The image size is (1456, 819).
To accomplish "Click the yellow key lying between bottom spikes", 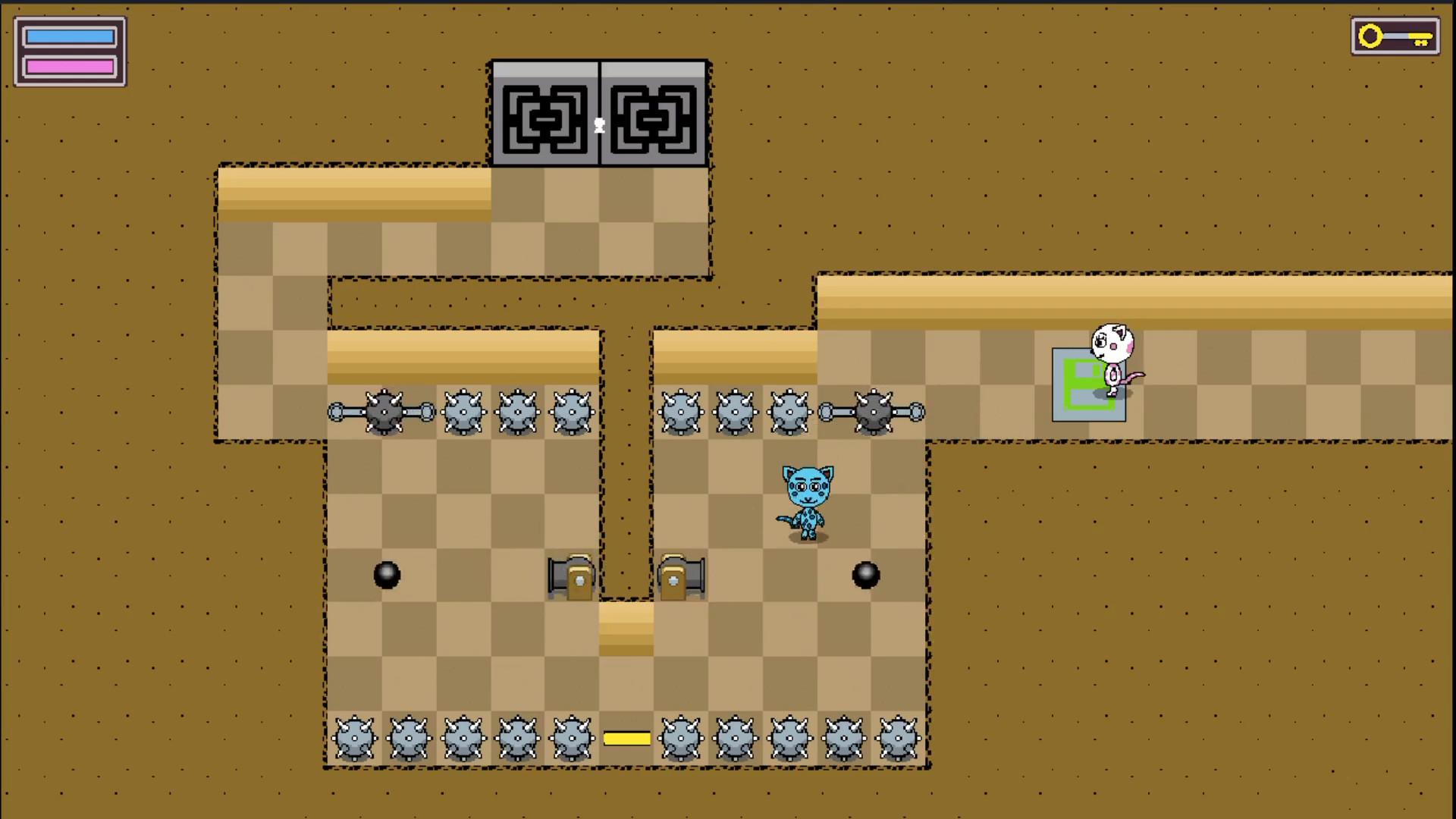I will click(x=626, y=737).
